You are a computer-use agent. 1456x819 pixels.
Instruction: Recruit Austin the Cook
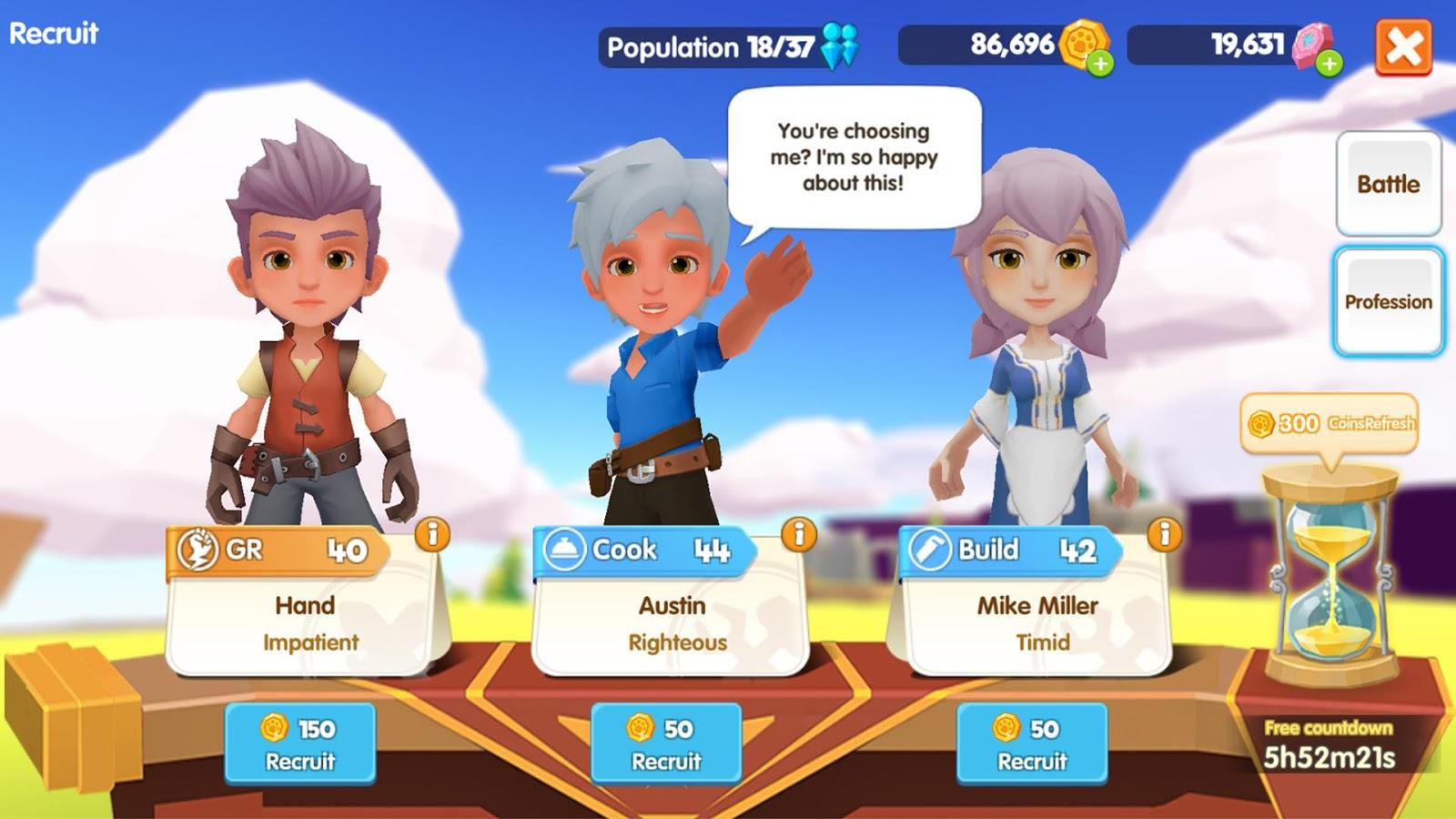[666, 743]
